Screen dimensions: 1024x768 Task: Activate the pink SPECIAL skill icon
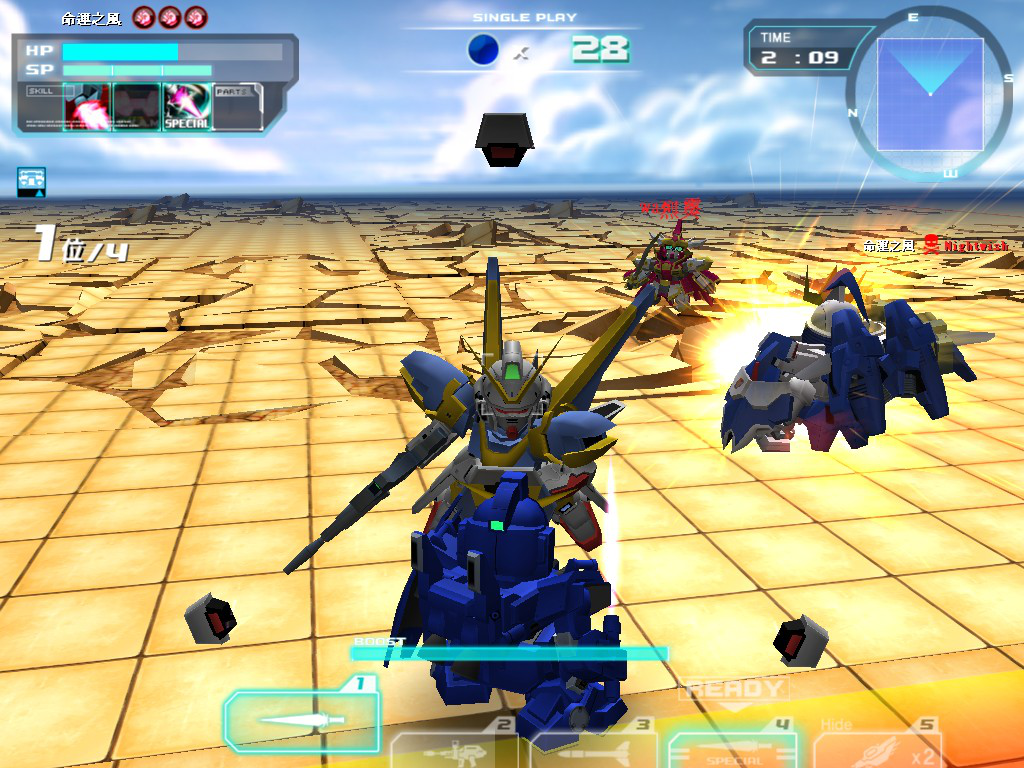point(187,106)
